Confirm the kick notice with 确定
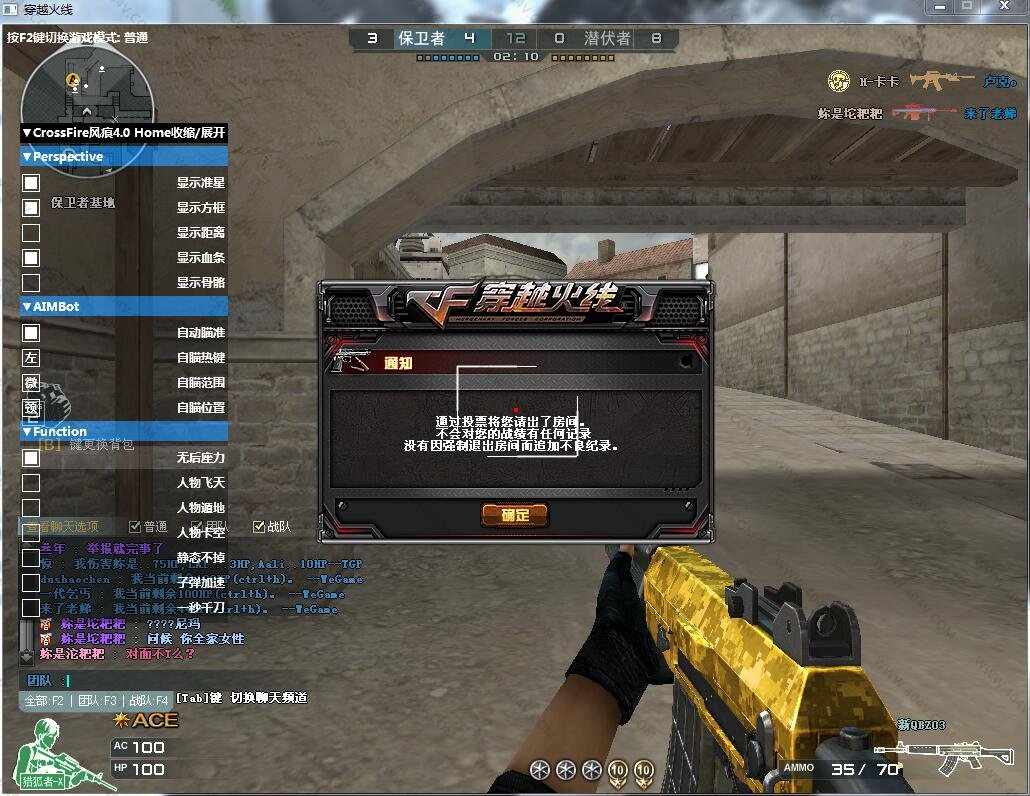This screenshot has width=1030, height=796. (515, 515)
